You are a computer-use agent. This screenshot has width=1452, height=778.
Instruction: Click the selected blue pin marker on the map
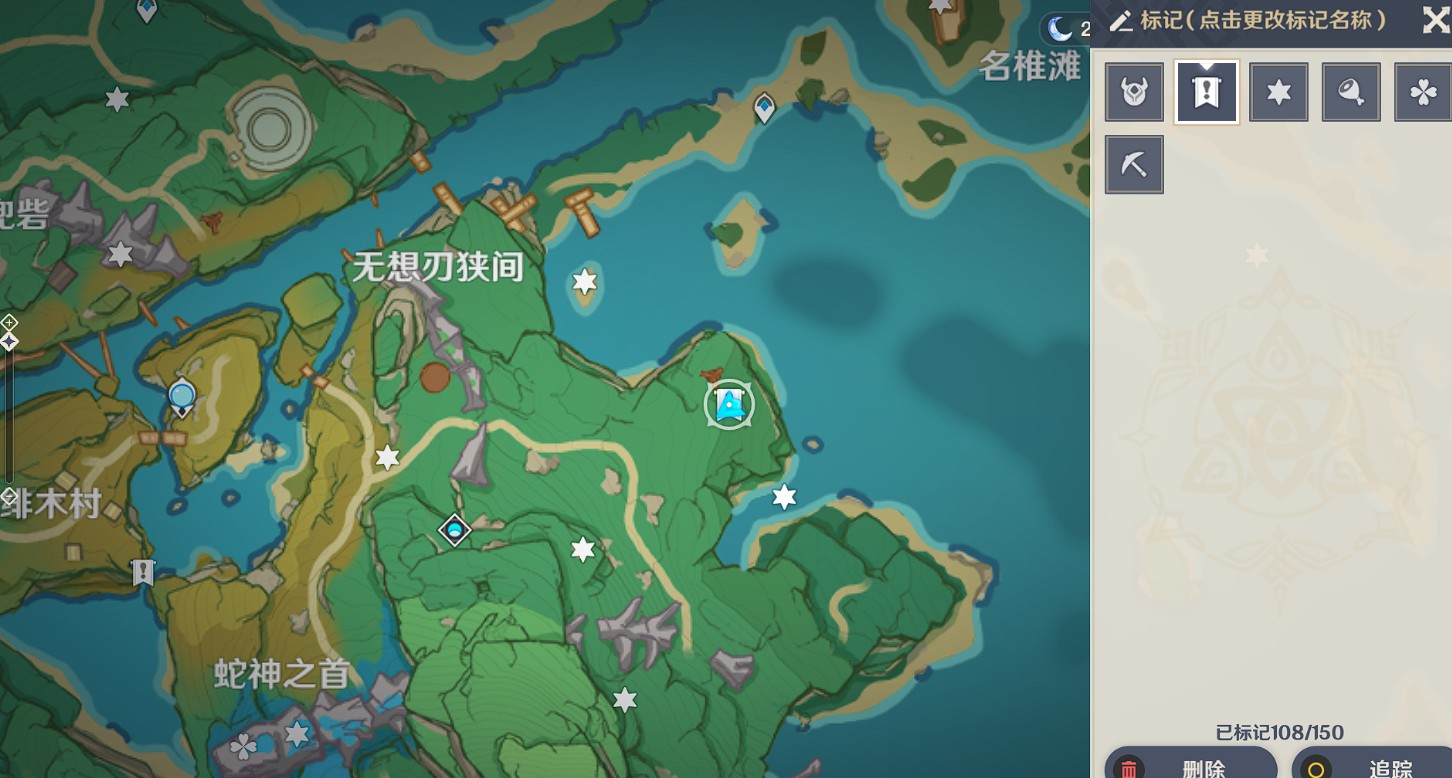729,404
